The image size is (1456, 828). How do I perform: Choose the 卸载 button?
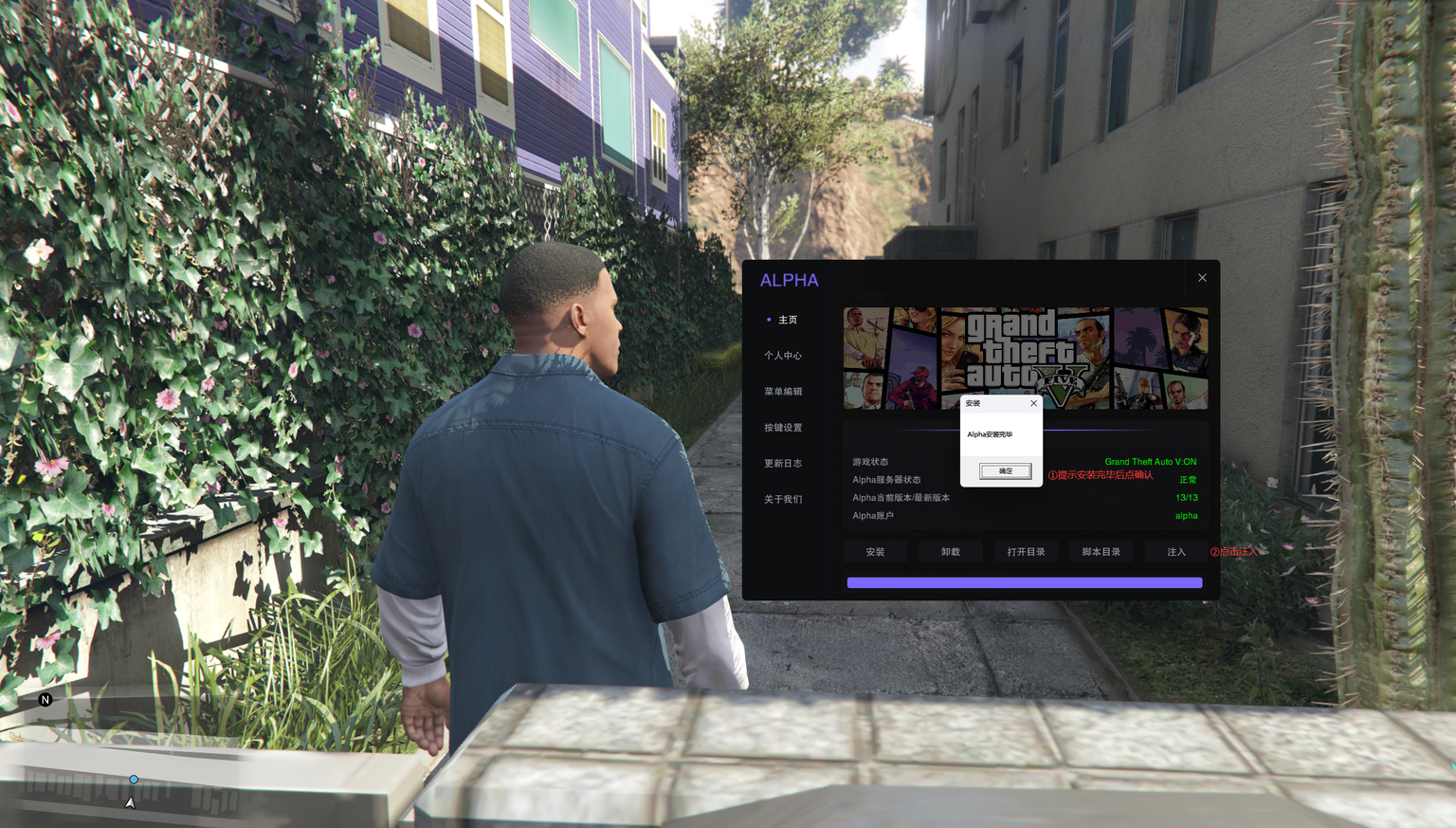[x=951, y=552]
